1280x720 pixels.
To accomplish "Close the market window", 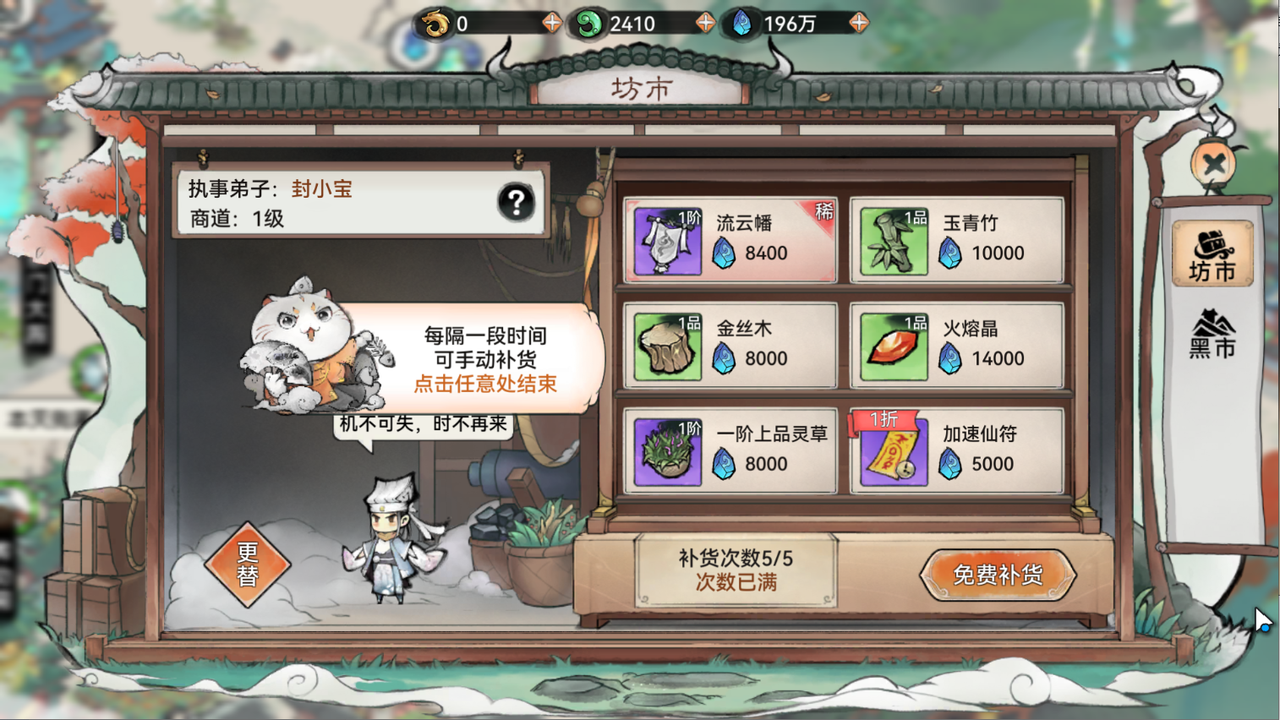I will (1213, 164).
